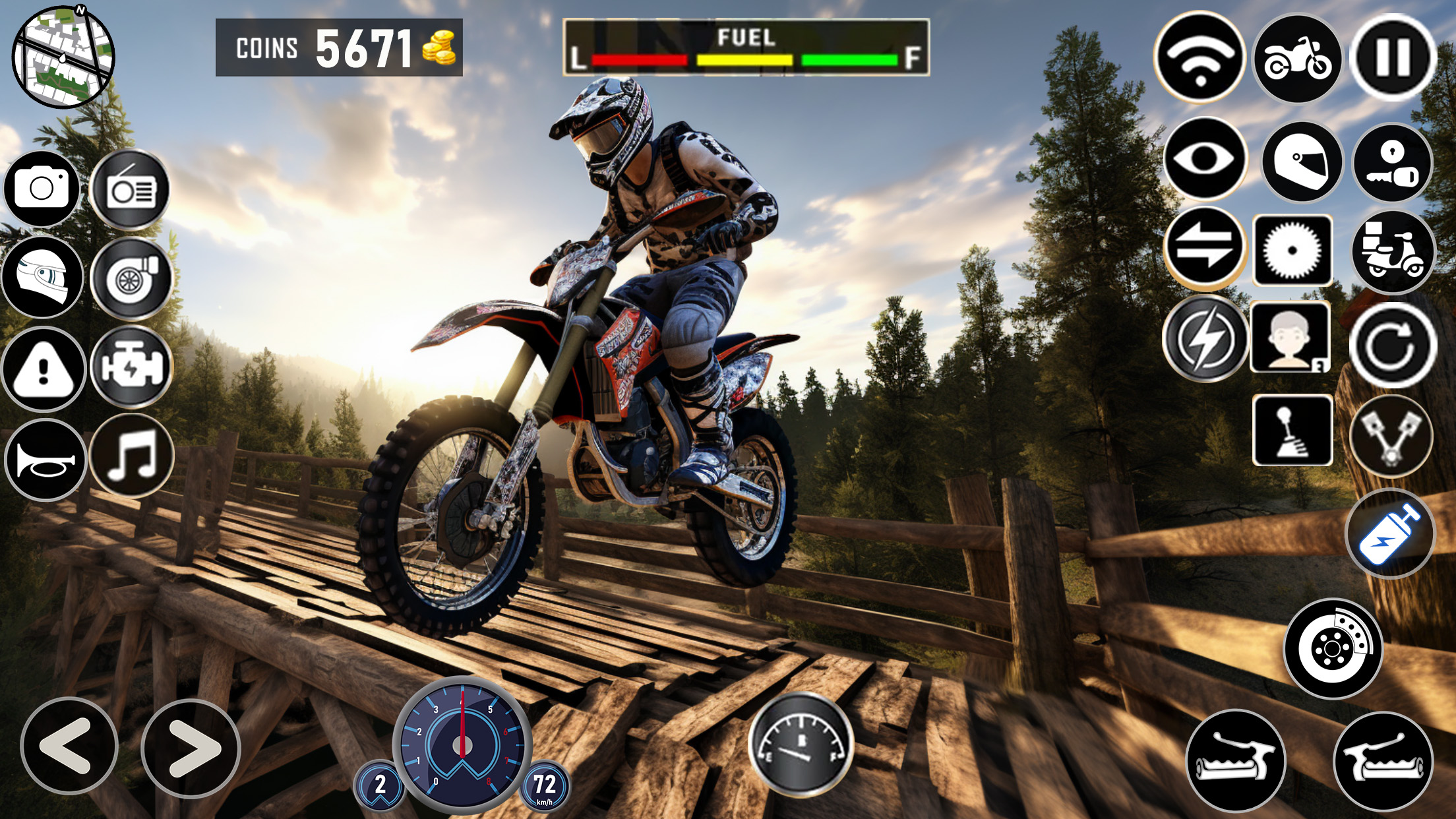
Task: Click the circular arrow reset button
Action: tap(1392, 344)
